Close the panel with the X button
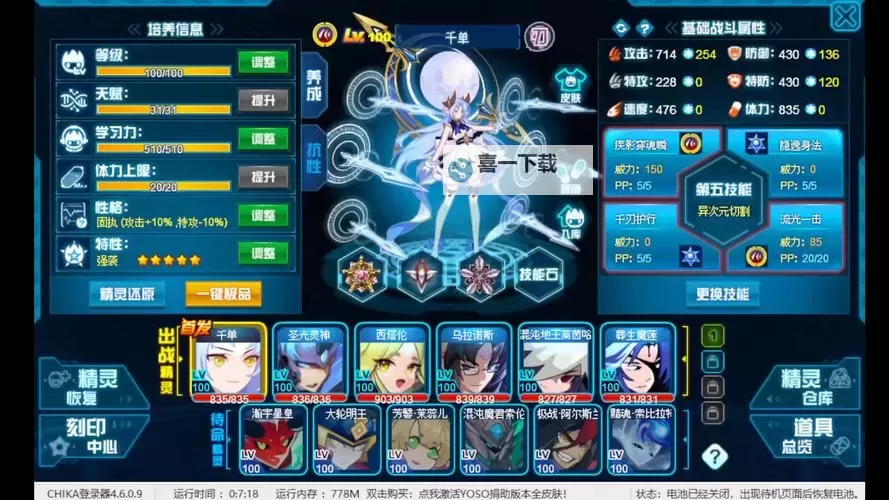 point(845,17)
